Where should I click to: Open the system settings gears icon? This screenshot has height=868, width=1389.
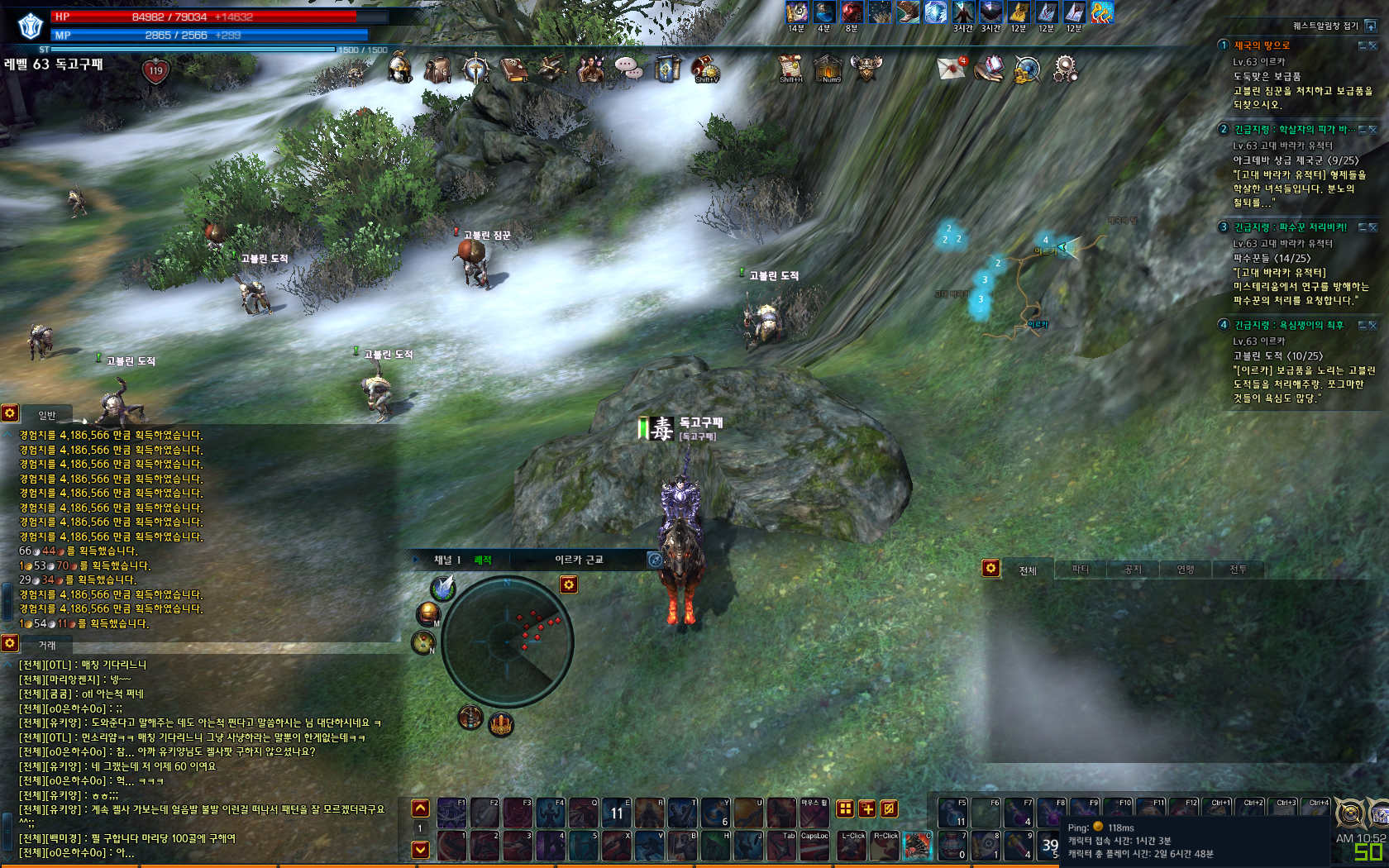pos(1065,69)
